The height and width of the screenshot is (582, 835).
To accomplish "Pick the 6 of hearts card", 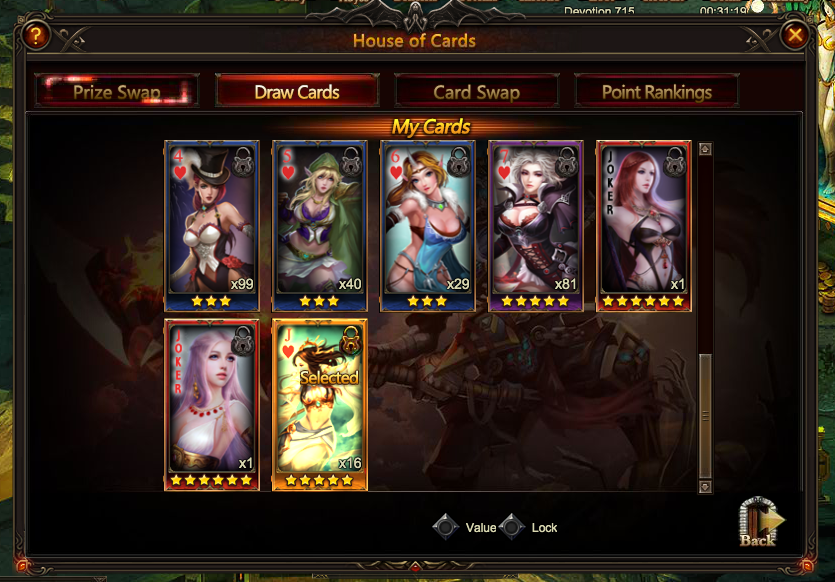I will (428, 225).
